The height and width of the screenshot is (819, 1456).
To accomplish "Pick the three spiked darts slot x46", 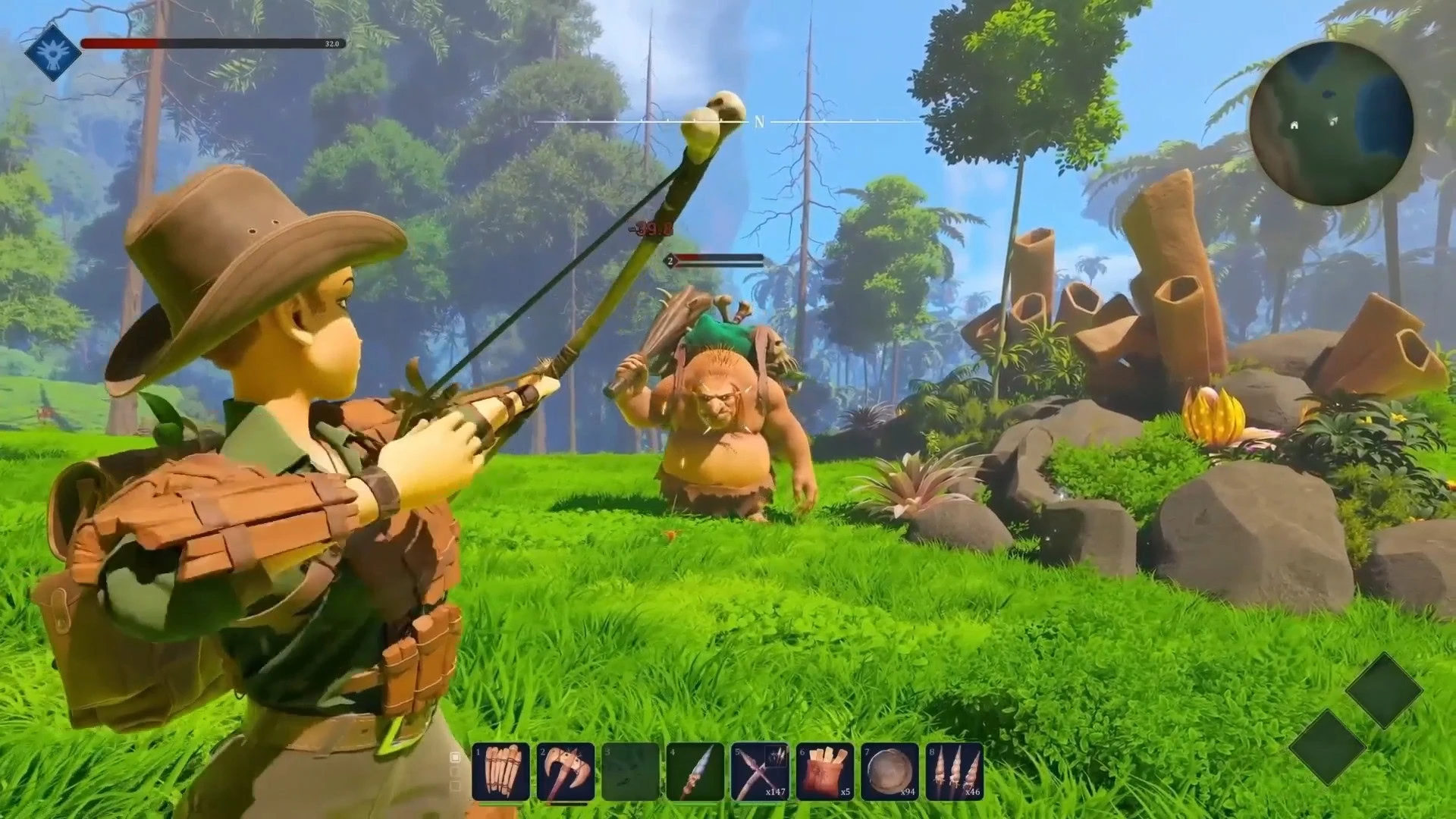I will (955, 772).
